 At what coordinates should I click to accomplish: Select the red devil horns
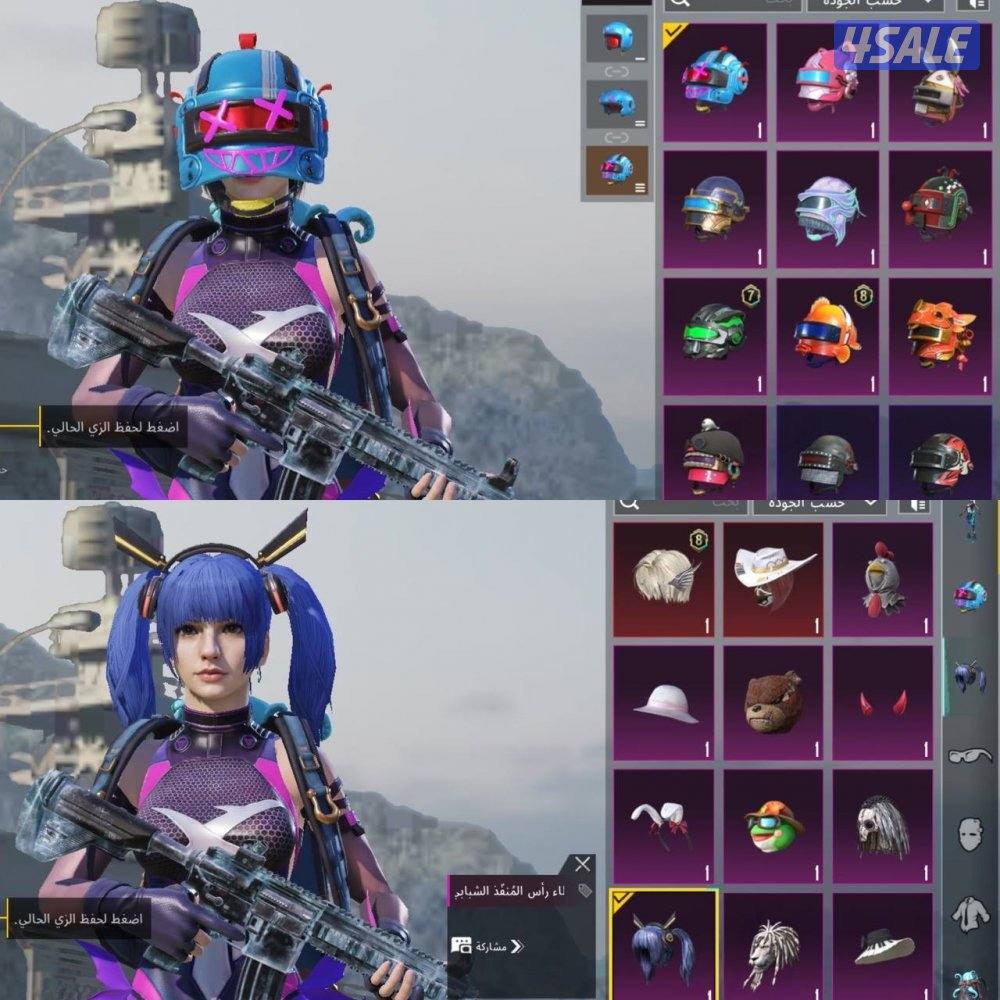[x=883, y=703]
